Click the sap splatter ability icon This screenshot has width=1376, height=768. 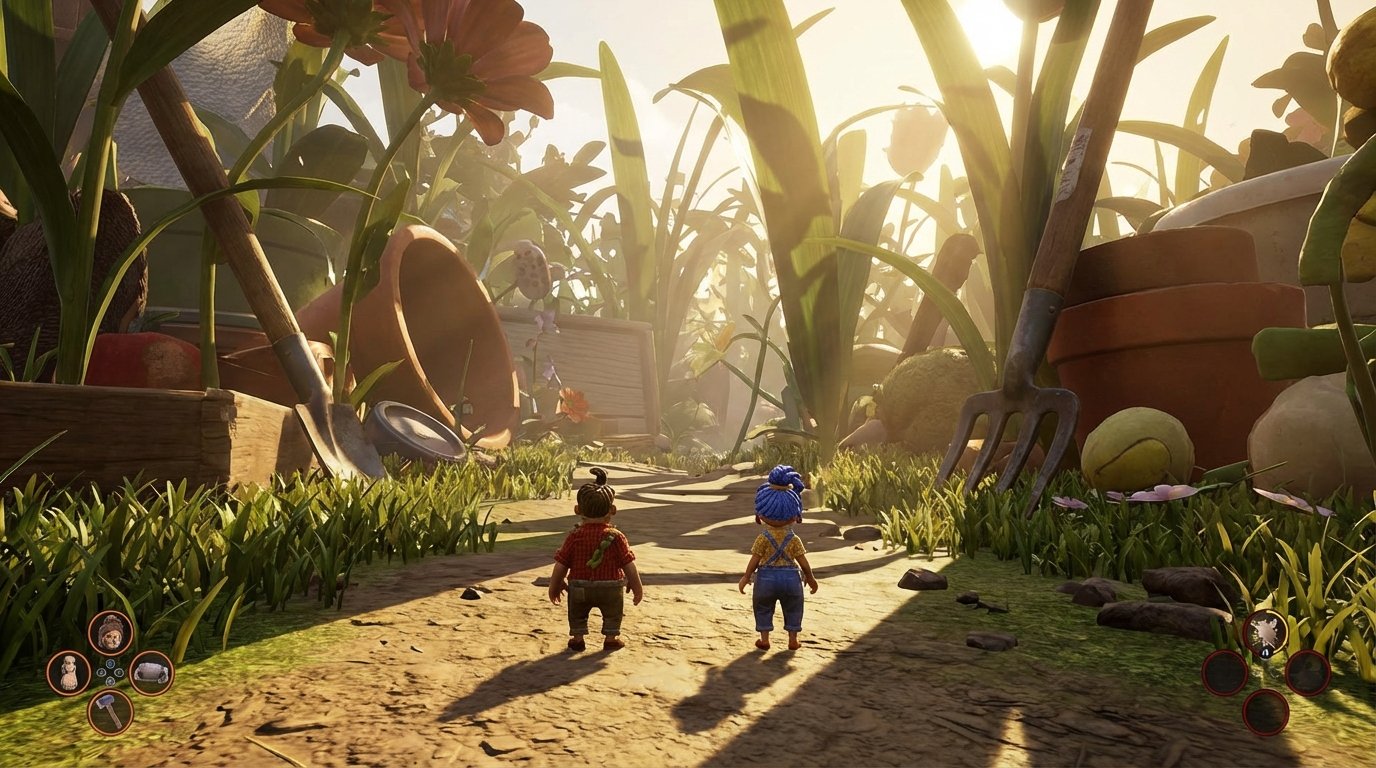tap(1265, 633)
